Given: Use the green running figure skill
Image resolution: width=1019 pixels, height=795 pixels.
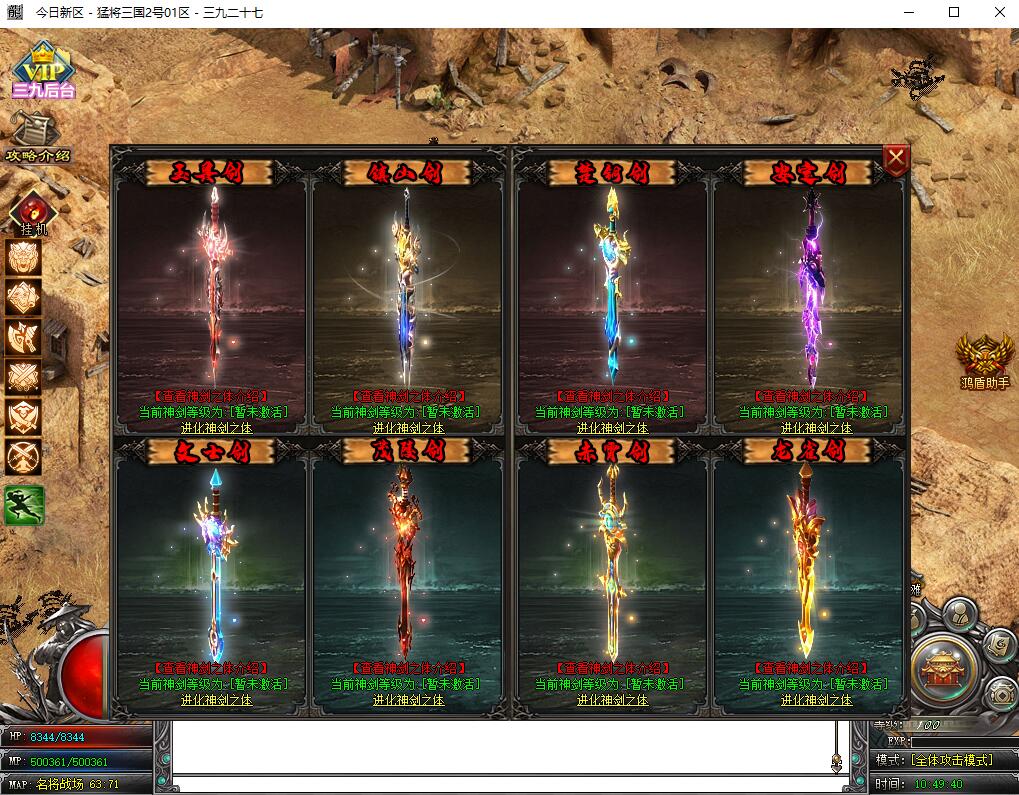Looking at the screenshot, I should [x=24, y=505].
